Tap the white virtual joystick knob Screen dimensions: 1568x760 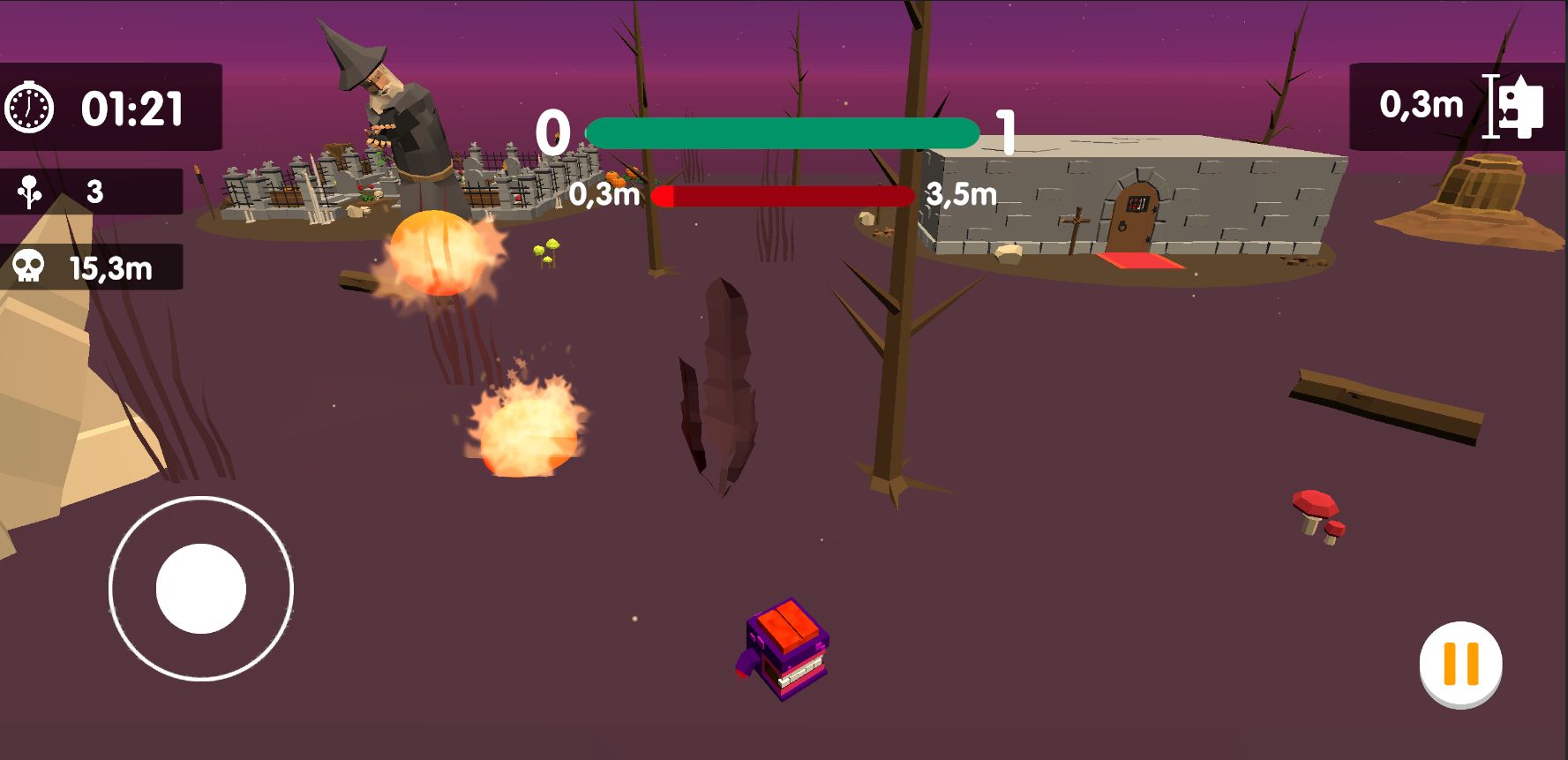coord(201,588)
